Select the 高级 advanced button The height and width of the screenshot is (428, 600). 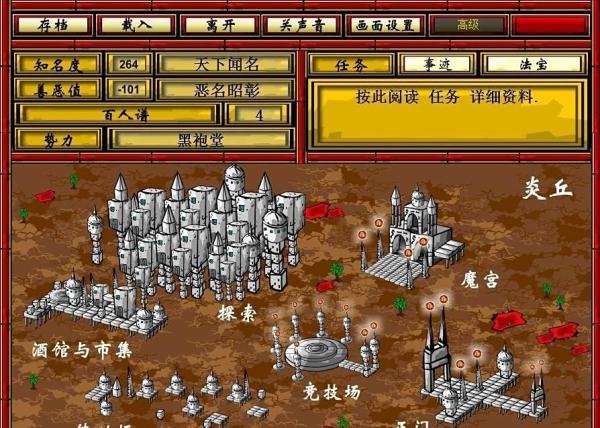467,24
